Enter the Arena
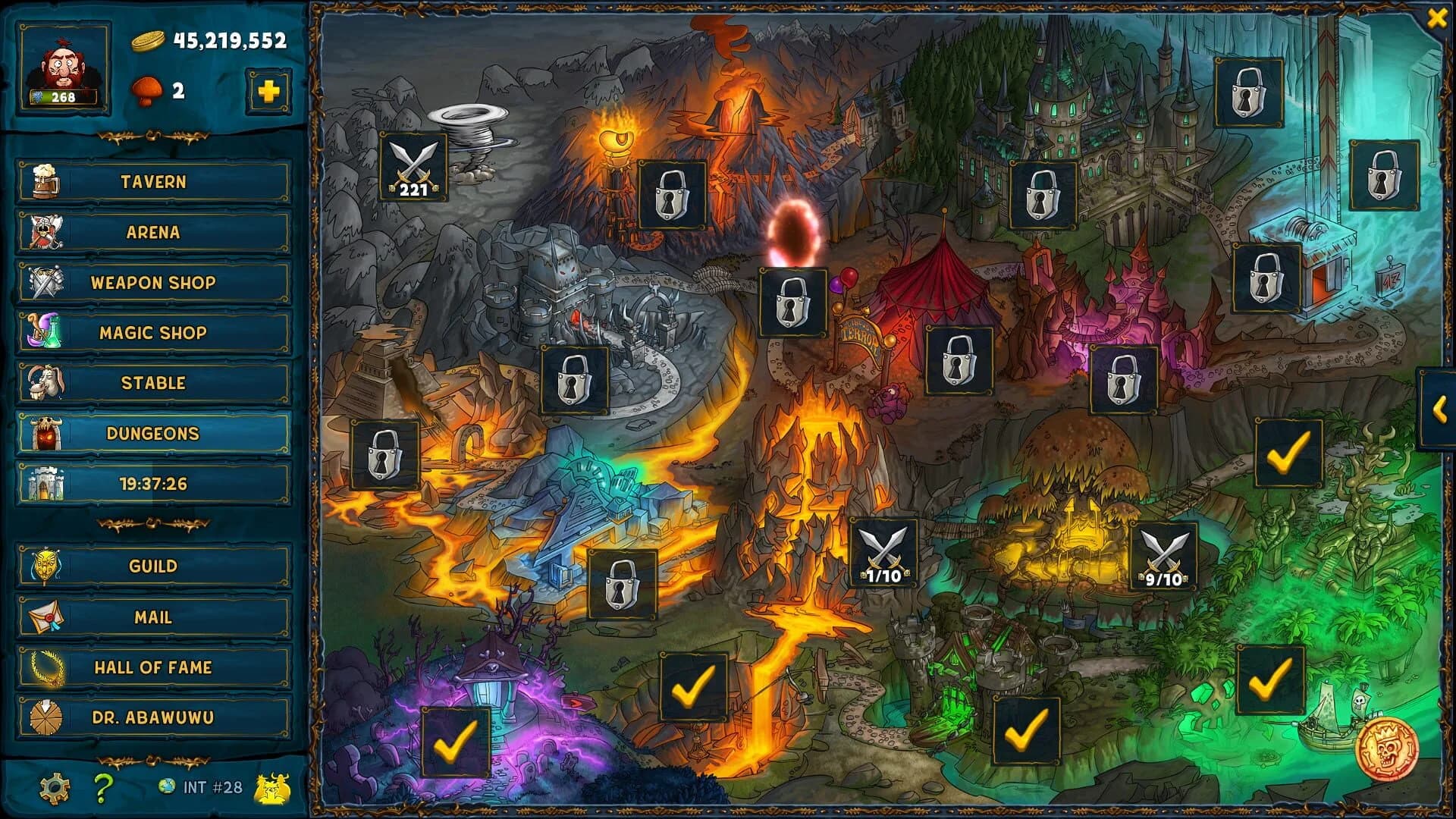Image resolution: width=1456 pixels, height=819 pixels. (152, 232)
